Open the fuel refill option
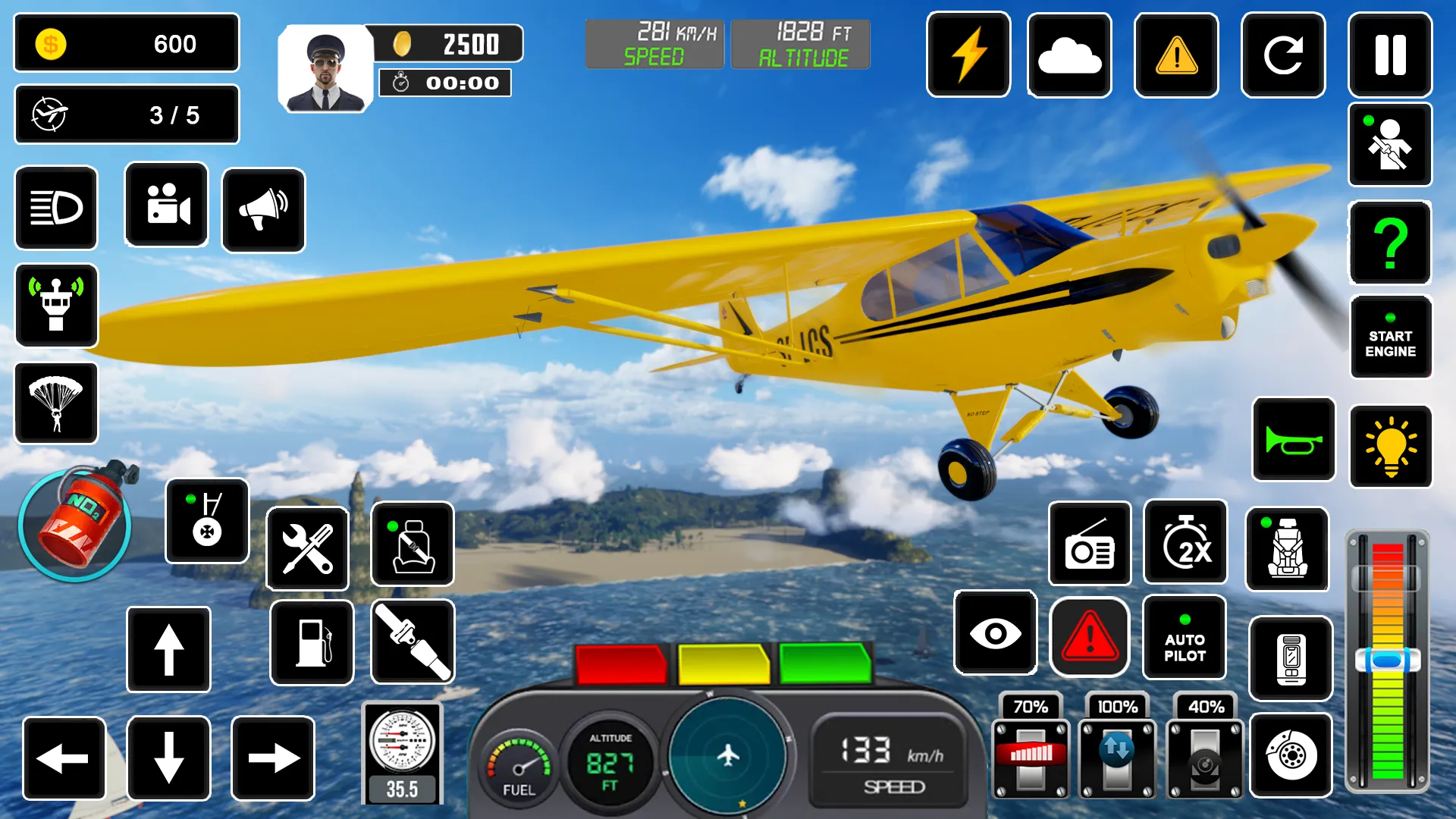Viewport: 1456px width, 819px height. (x=311, y=643)
